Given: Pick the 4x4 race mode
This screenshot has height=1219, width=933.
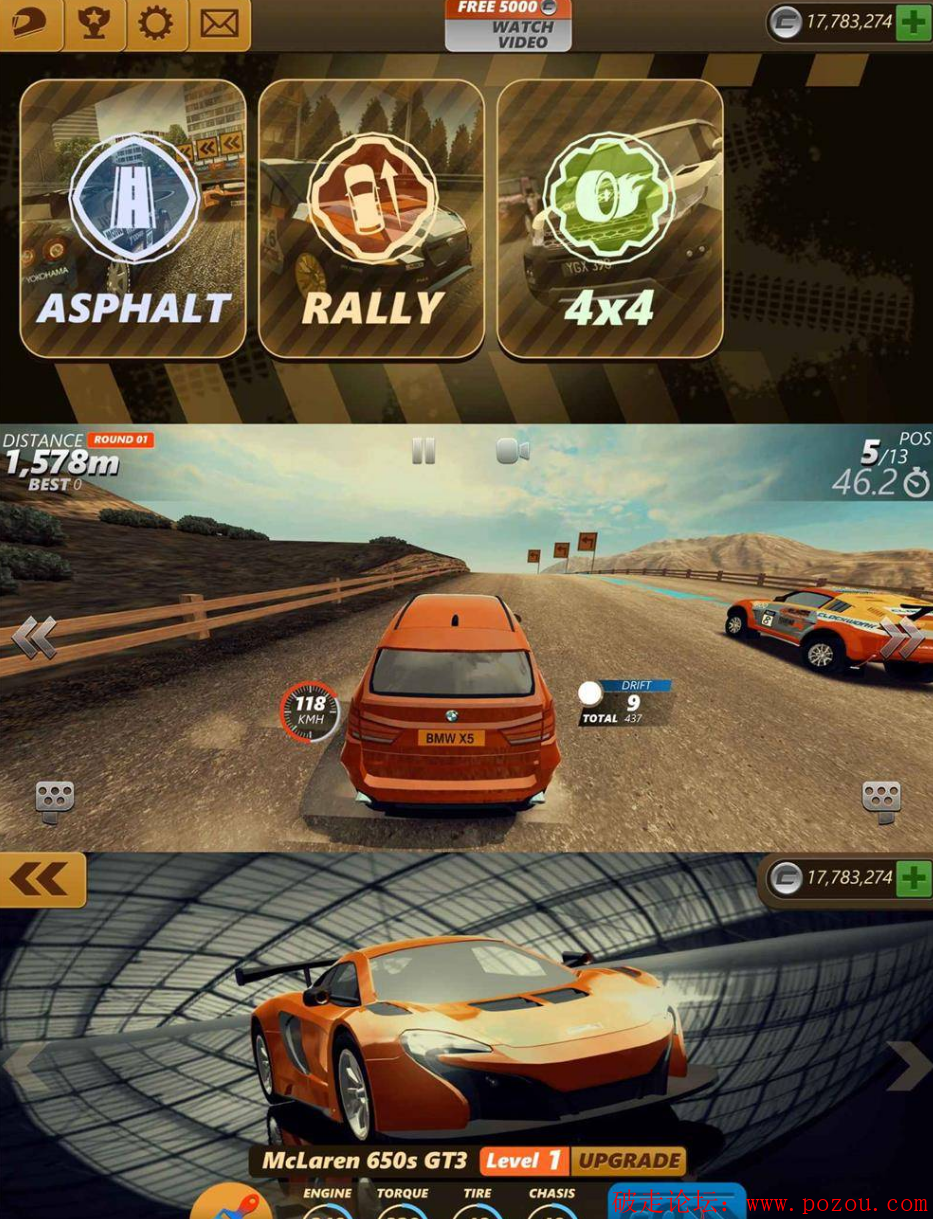Looking at the screenshot, I should pyautogui.click(x=609, y=218).
